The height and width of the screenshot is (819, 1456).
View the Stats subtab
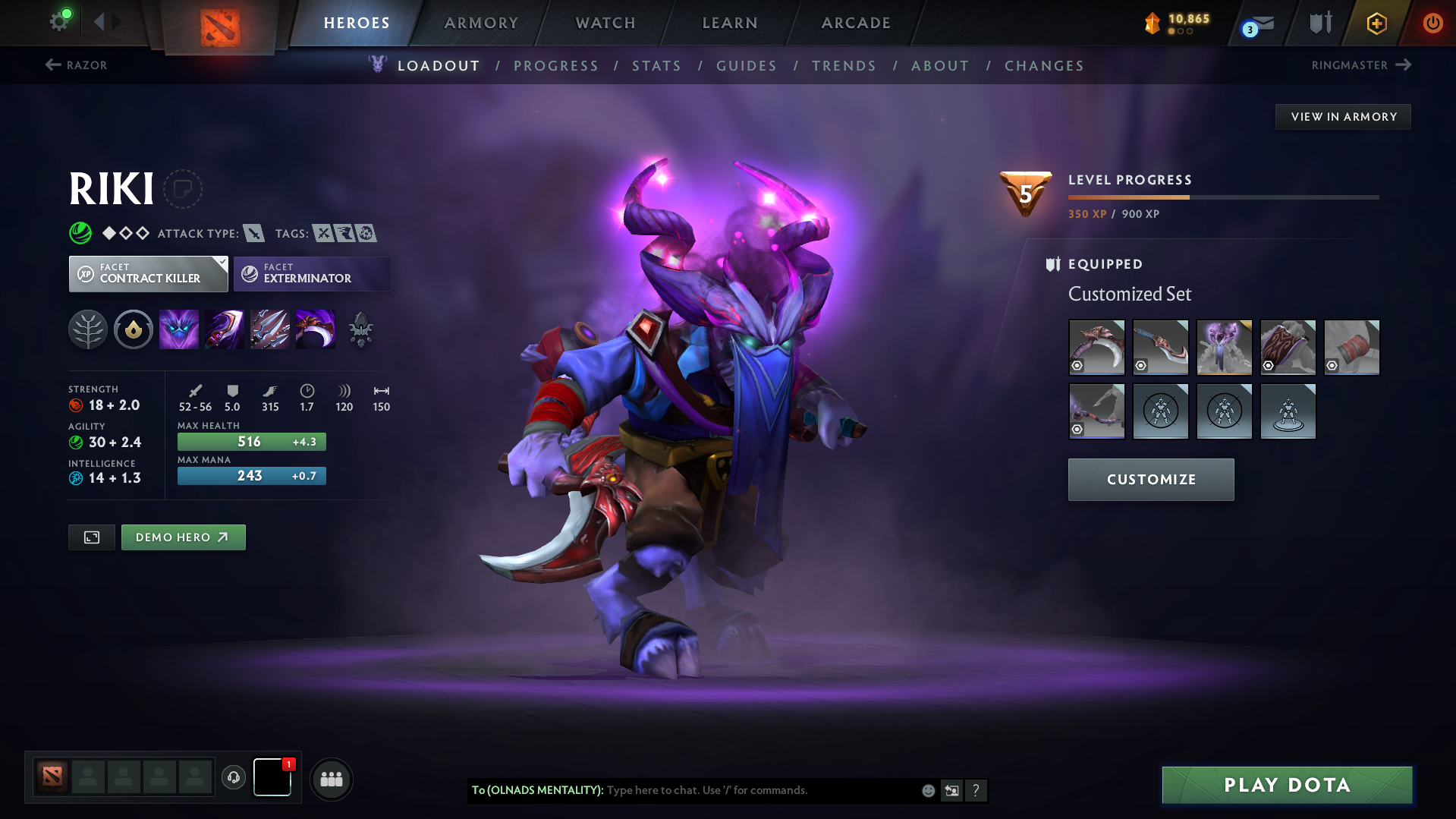pos(657,66)
